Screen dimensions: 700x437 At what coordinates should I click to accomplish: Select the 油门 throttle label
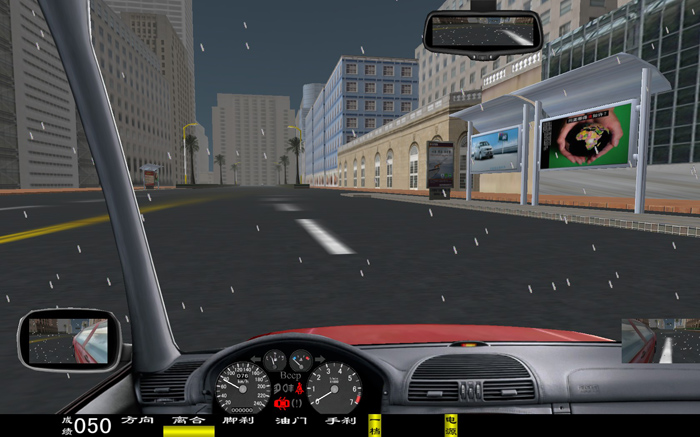click(x=290, y=422)
